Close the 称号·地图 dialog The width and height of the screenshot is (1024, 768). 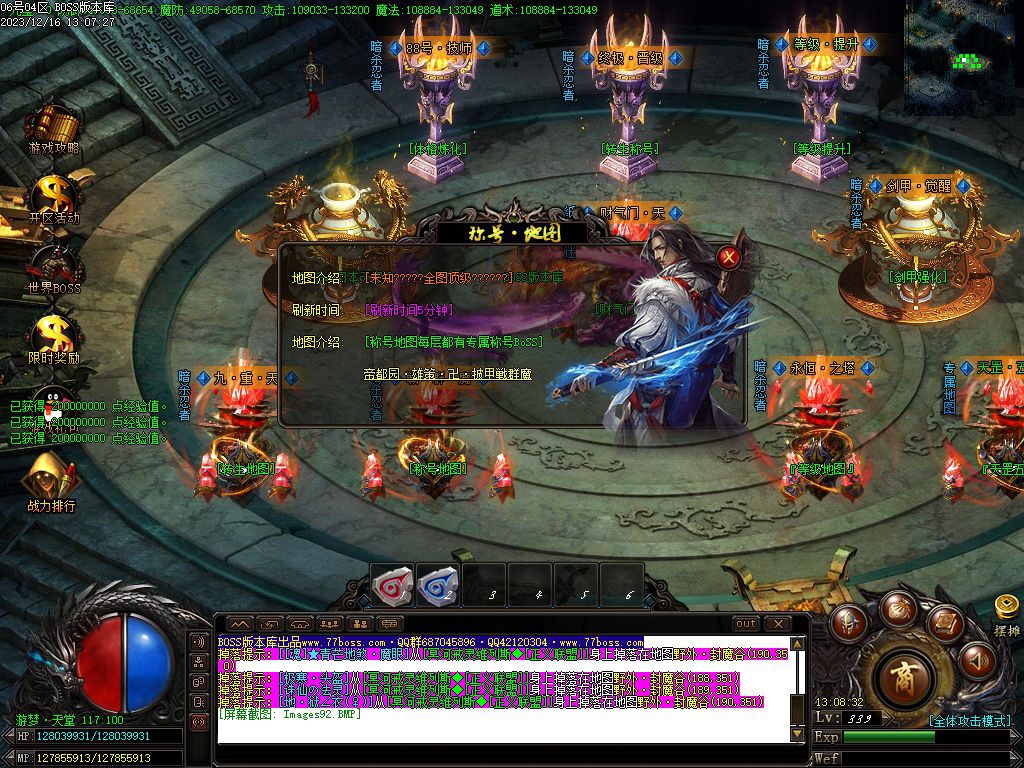click(x=730, y=257)
